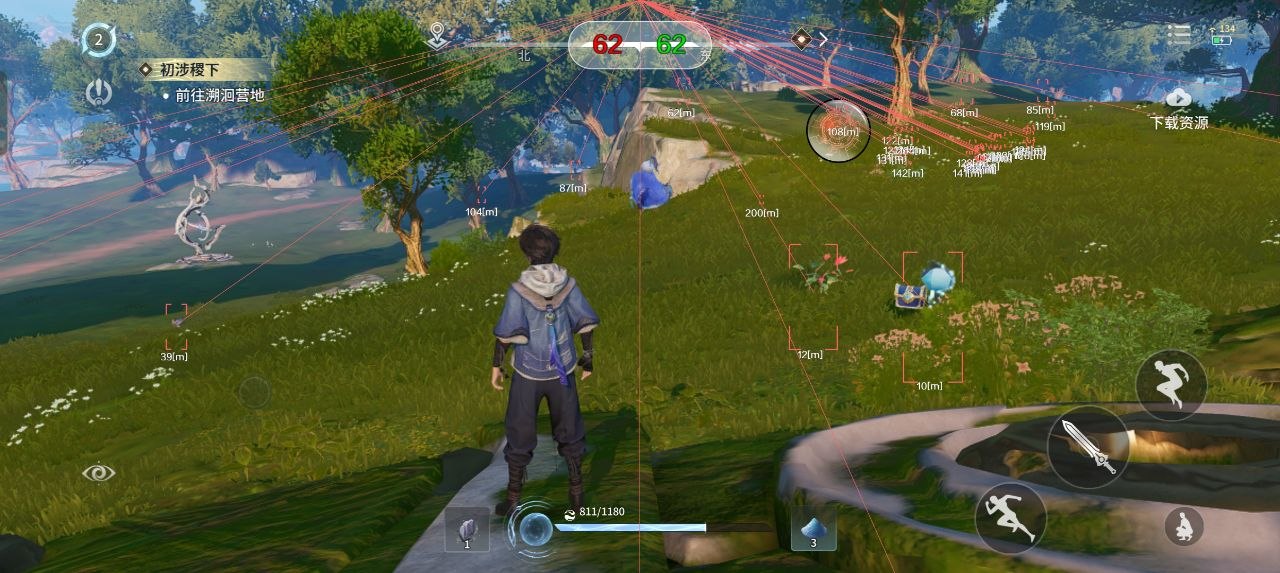Viewport: 1280px width, 573px height.
Task: Toggle the eye view icon
Action: tap(99, 472)
